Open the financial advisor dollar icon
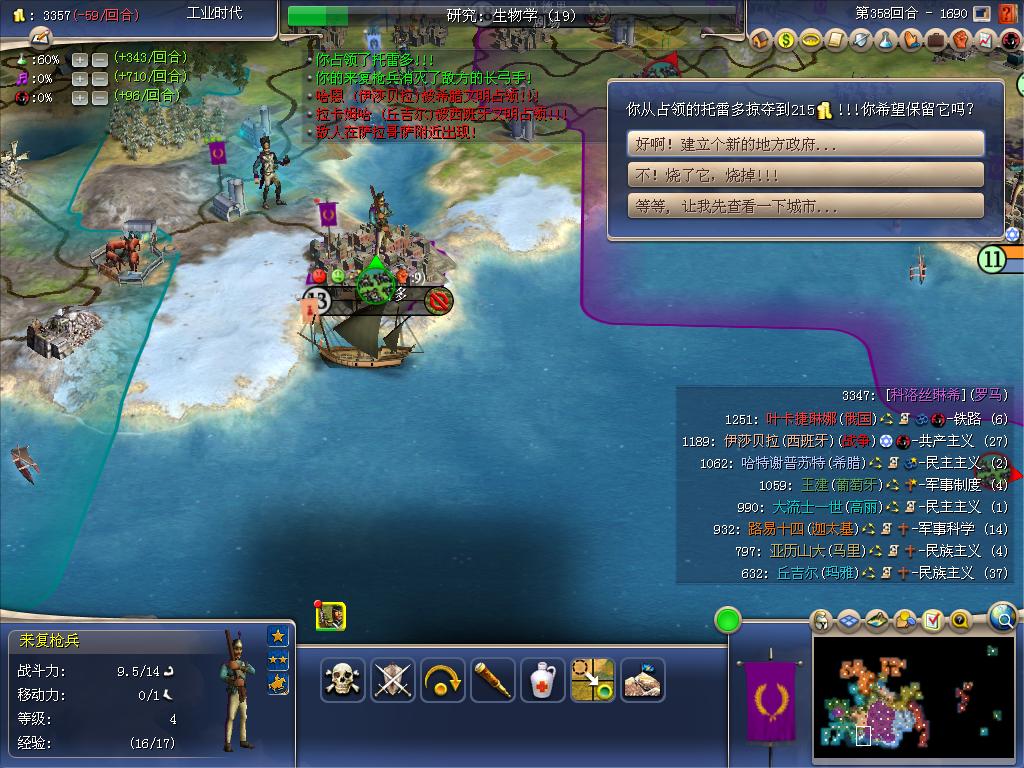This screenshot has height=768, width=1024. [x=786, y=40]
